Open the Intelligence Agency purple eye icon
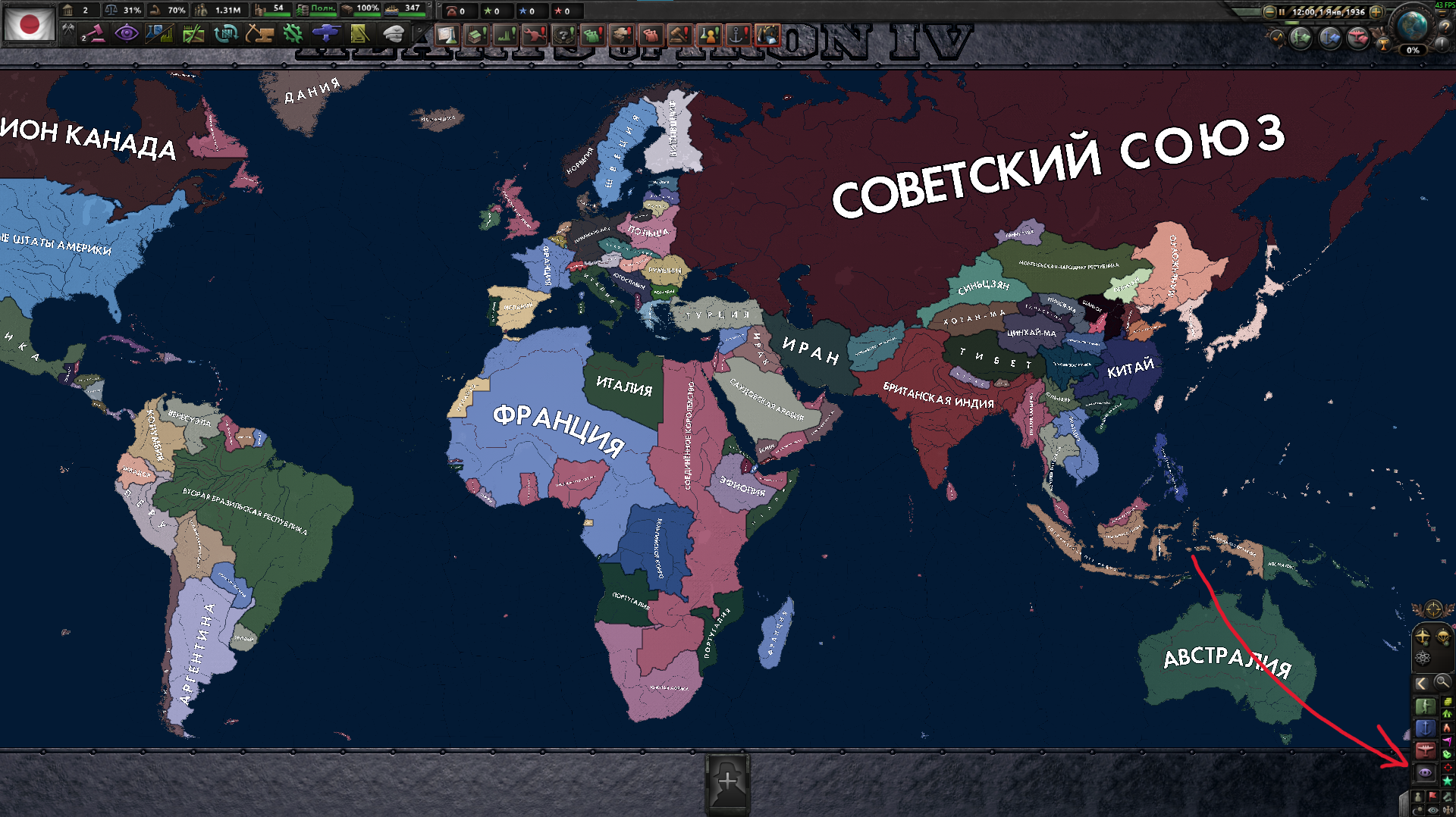 (x=126, y=34)
